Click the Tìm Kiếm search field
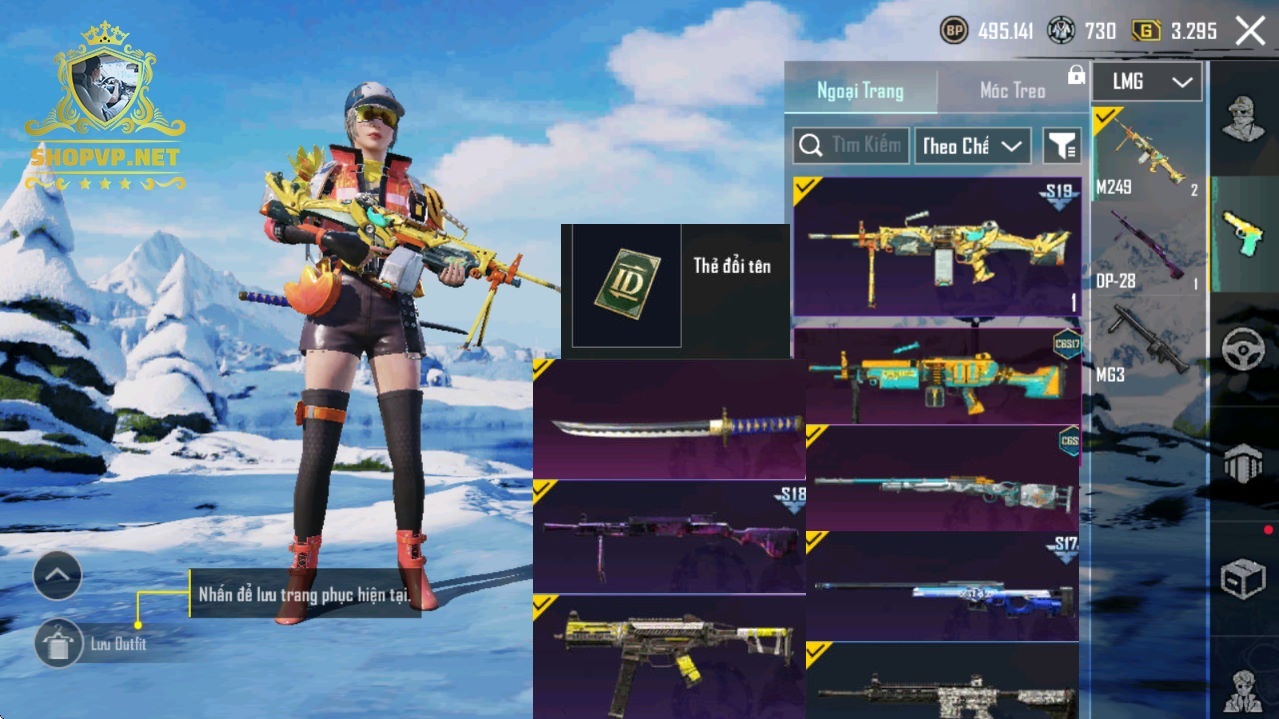 (x=851, y=146)
